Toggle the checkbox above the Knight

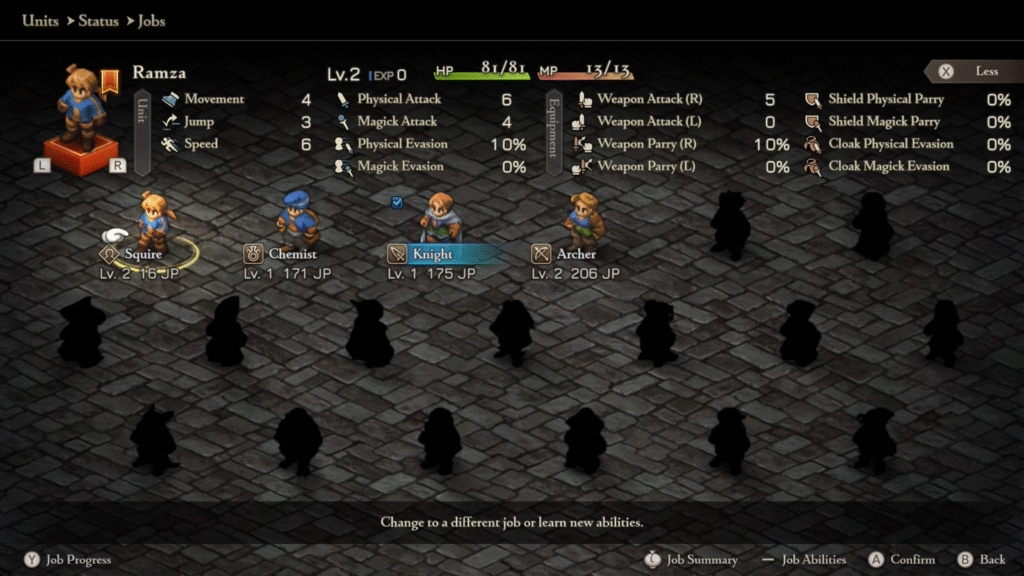pos(397,202)
